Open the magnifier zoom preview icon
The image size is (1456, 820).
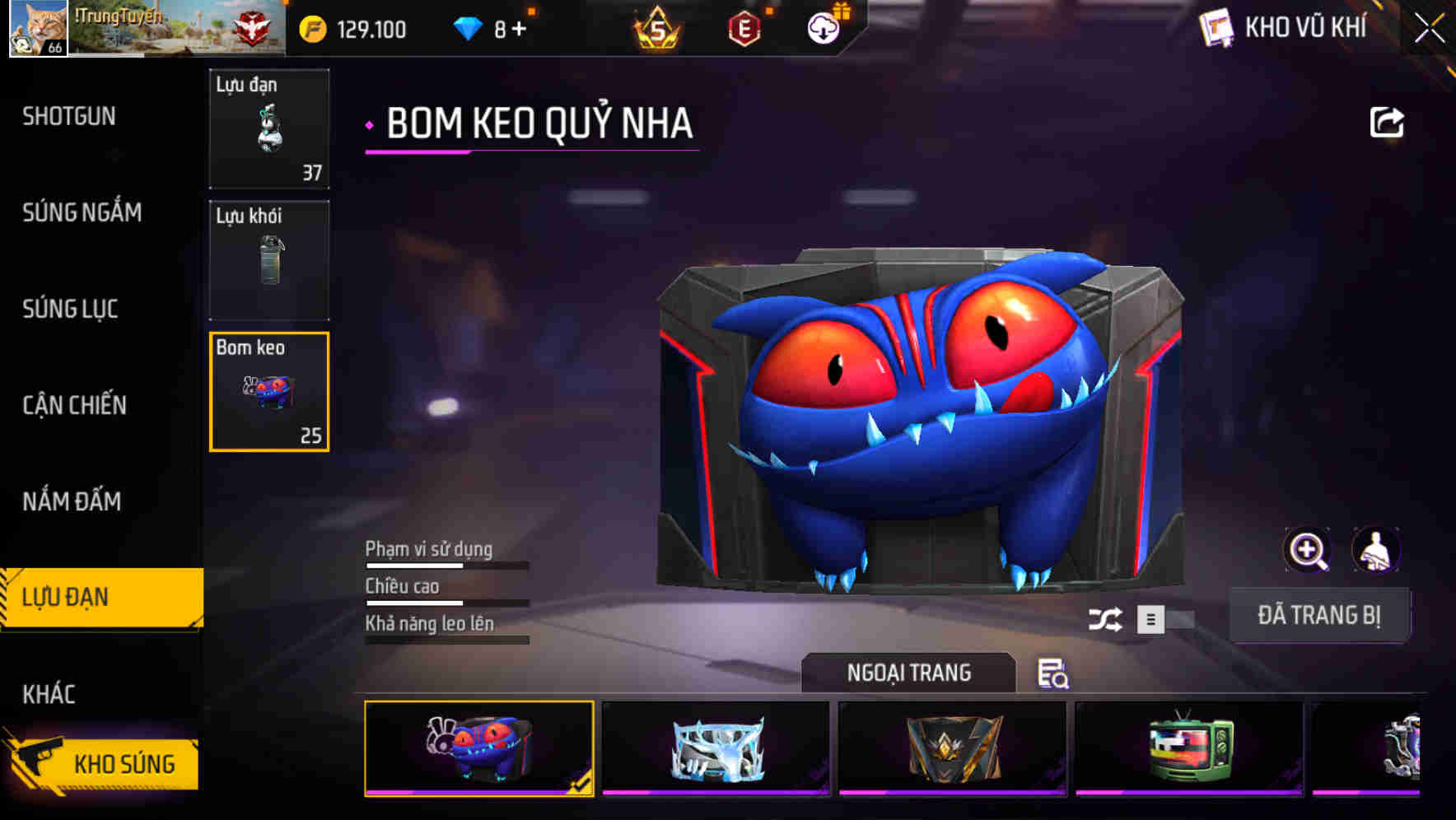1306,550
